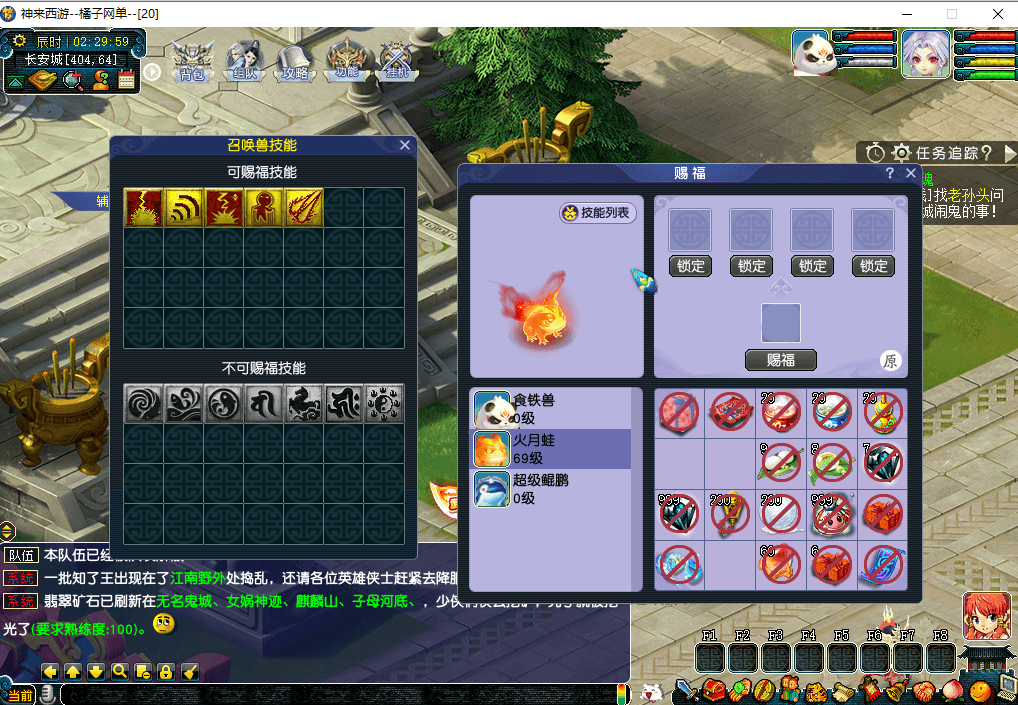Open the 攻略 guide menu

[x=295, y=60]
